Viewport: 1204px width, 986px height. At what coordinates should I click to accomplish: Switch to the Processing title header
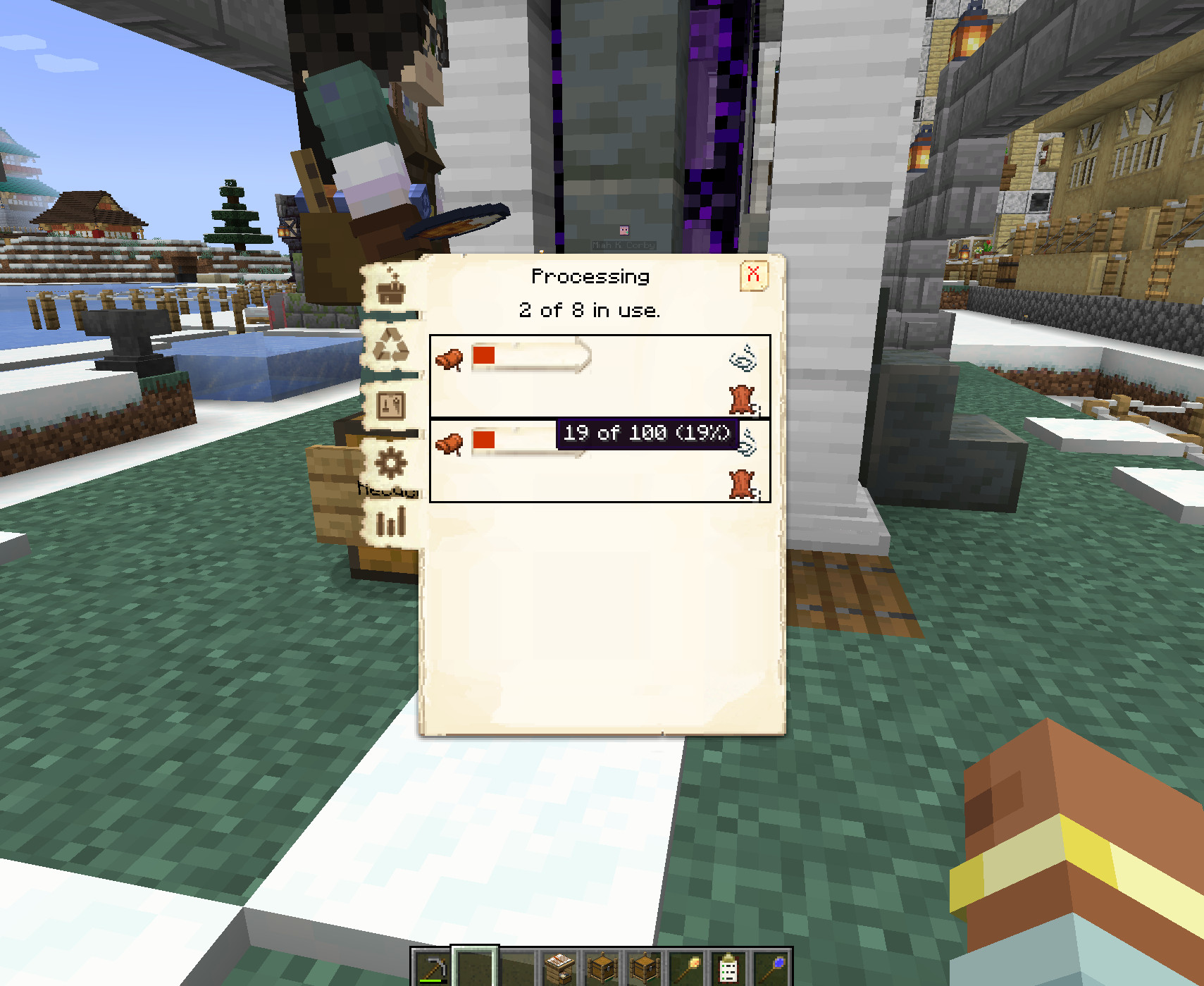(589, 276)
